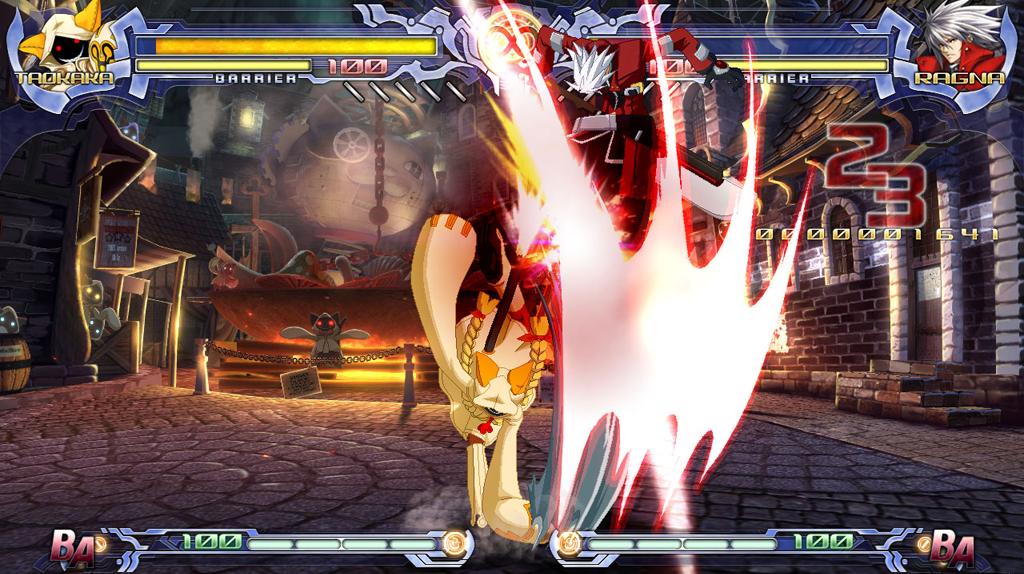
Task: Activate Taokaka's BA burst icon
Action: pos(71,546)
